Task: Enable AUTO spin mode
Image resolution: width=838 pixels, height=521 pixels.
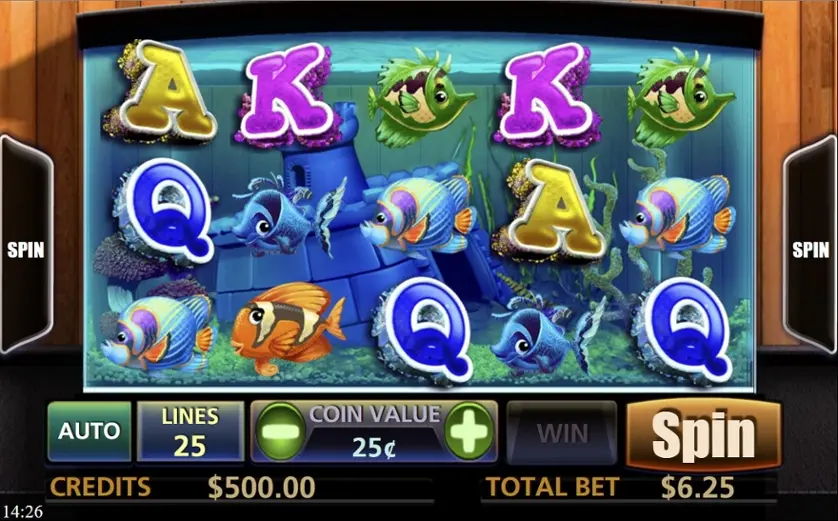Action: tap(89, 432)
